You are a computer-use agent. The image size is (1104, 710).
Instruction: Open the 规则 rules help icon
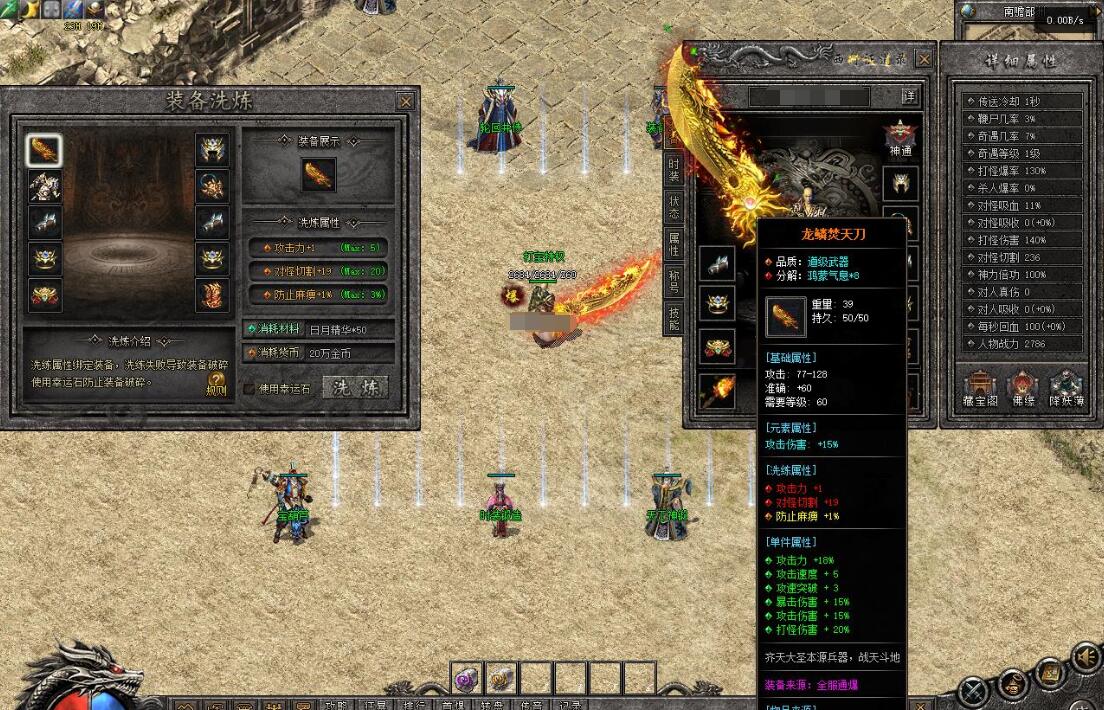point(216,383)
